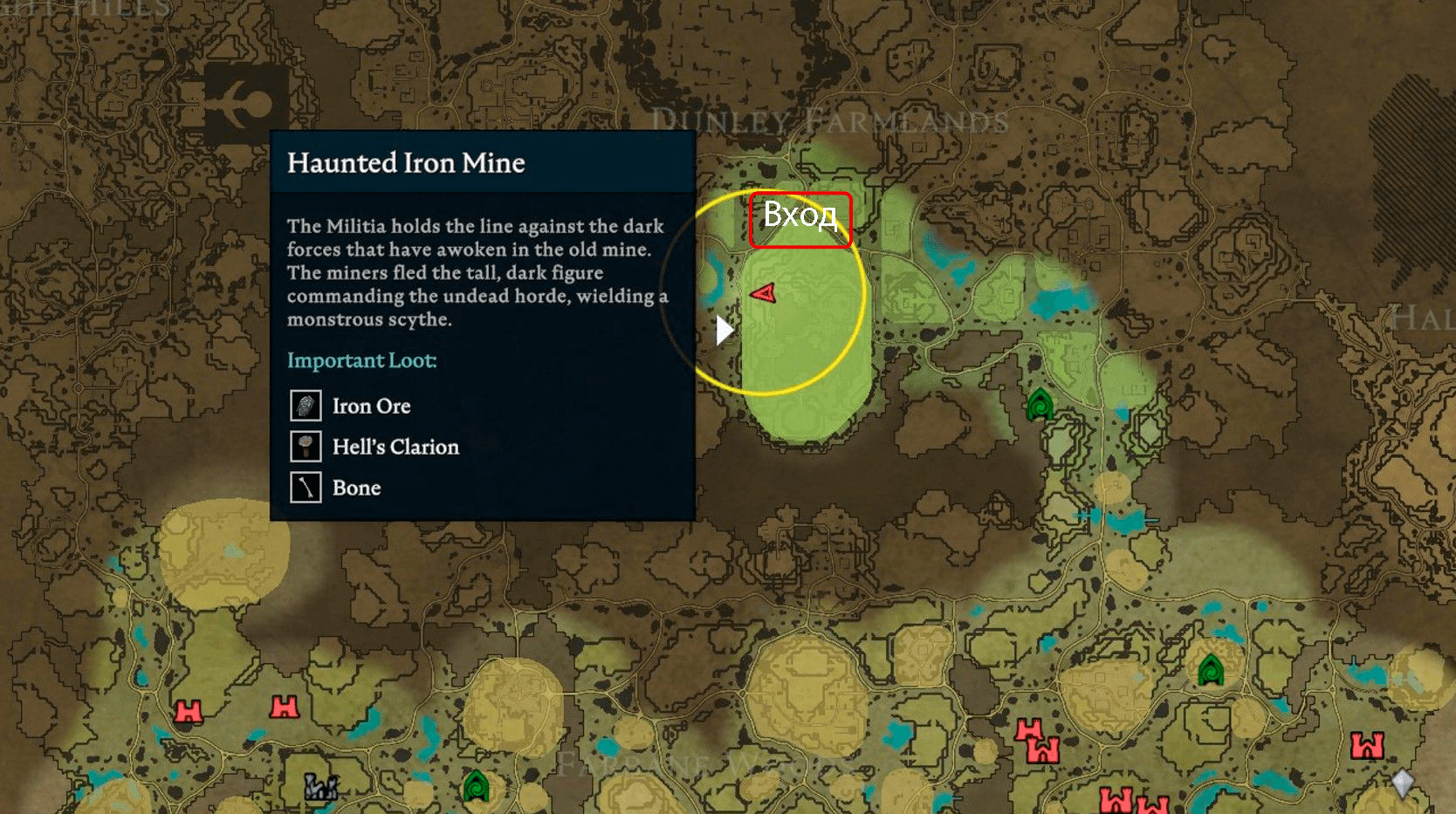
Task: Open the green cave marker beside the mine area
Action: tap(1039, 404)
